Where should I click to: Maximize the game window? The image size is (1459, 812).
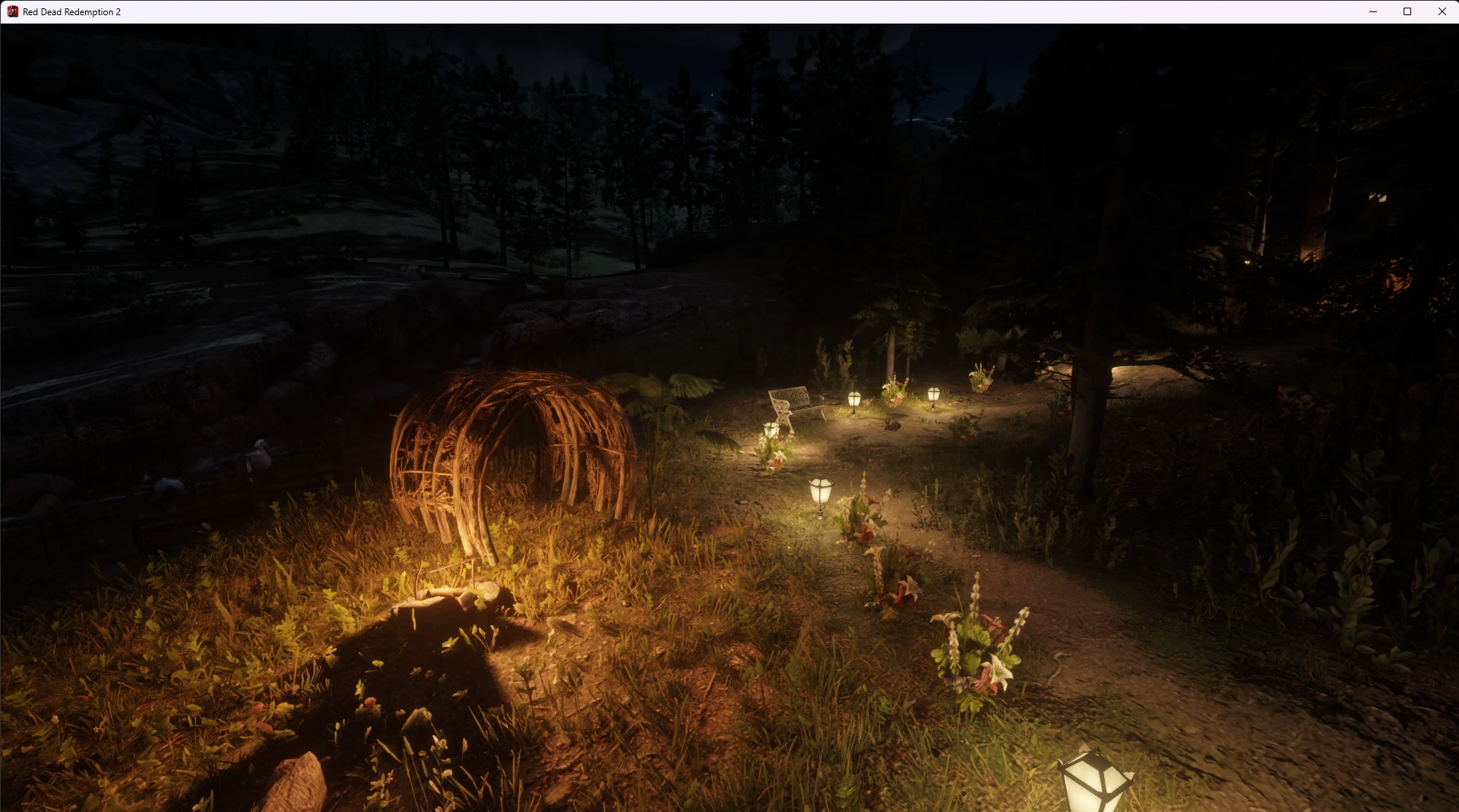(1407, 11)
